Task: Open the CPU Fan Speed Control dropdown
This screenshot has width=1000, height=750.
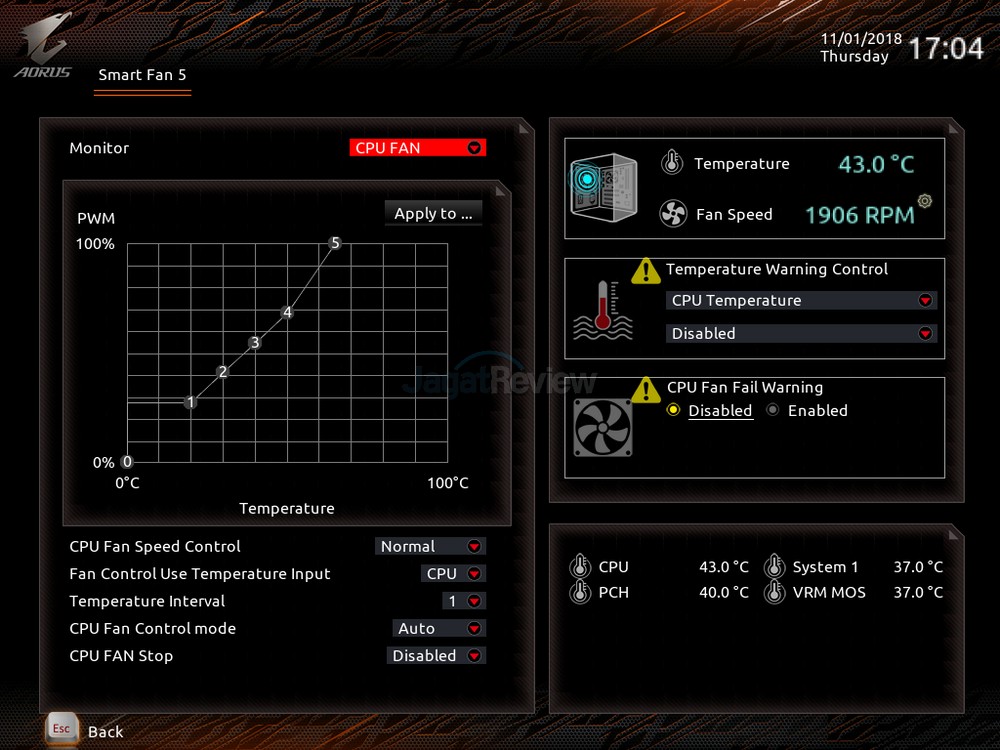Action: (430, 546)
